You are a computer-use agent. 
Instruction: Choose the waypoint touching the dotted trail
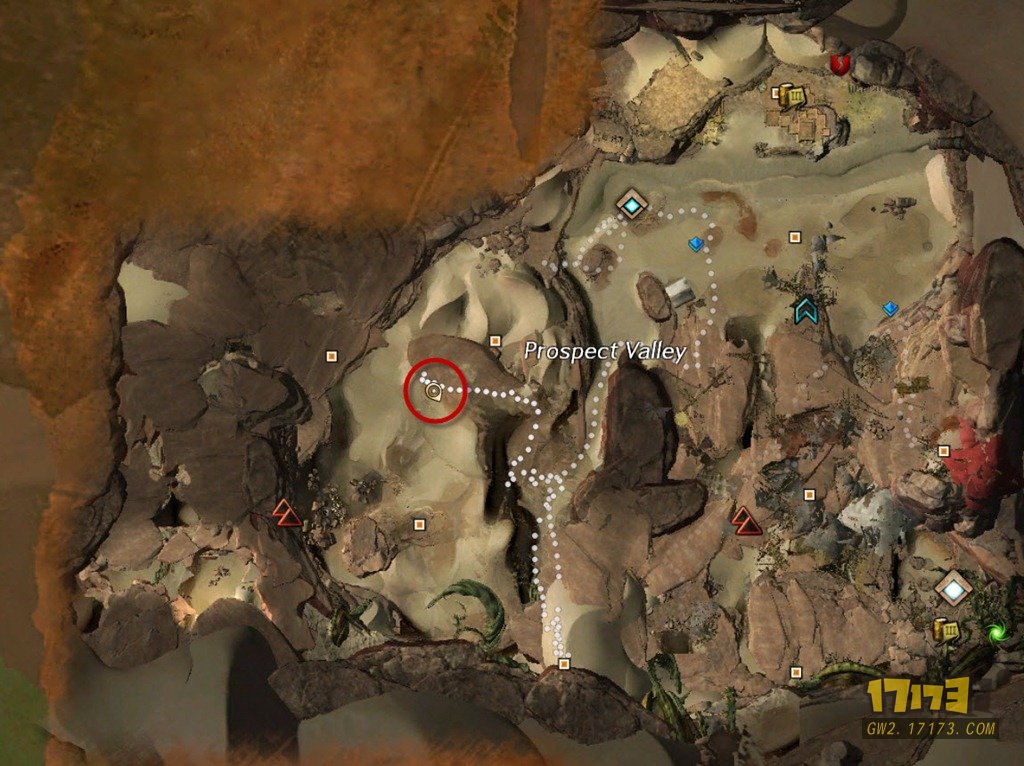click(632, 205)
